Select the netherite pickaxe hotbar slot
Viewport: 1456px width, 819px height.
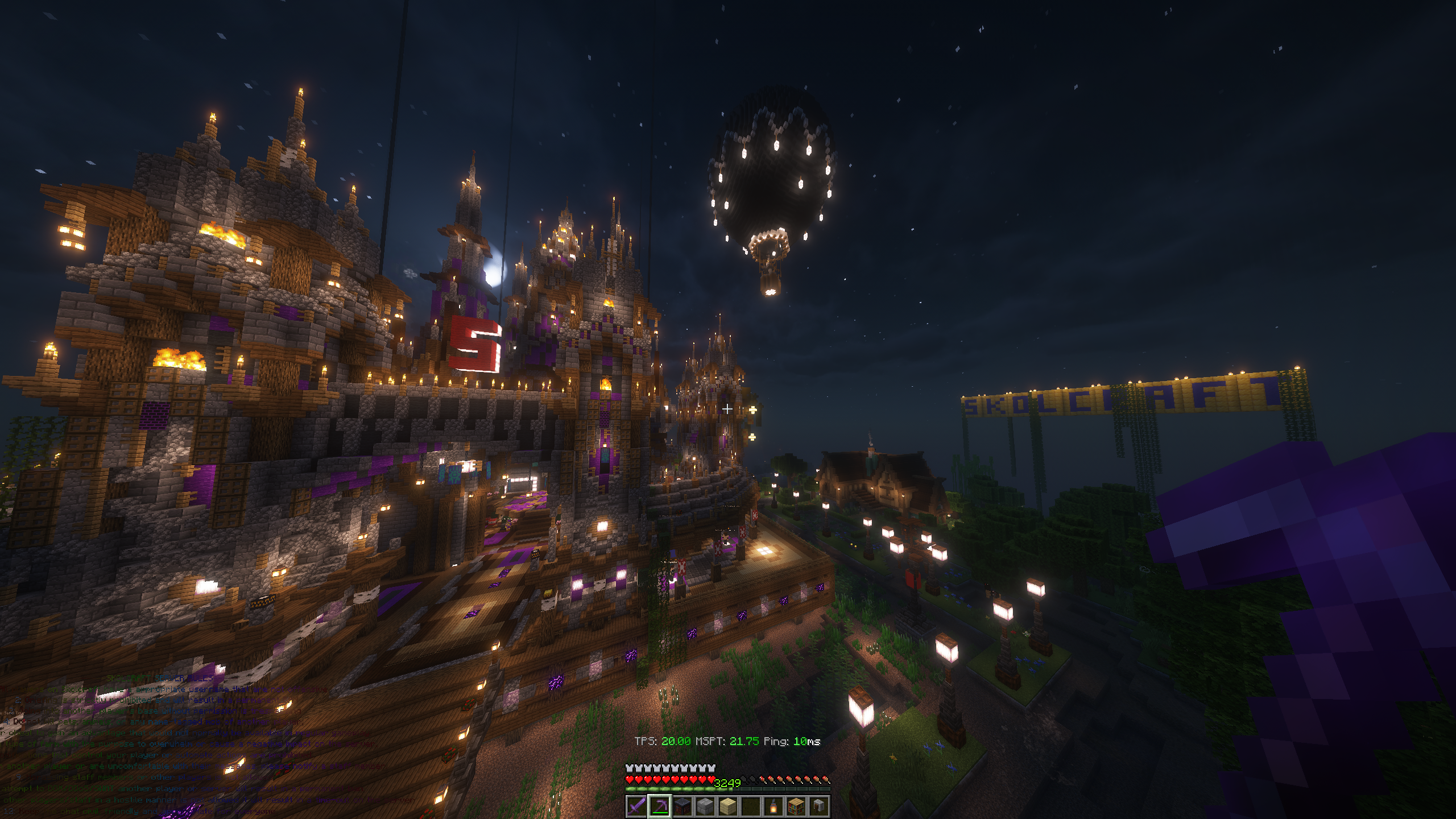coord(659,806)
